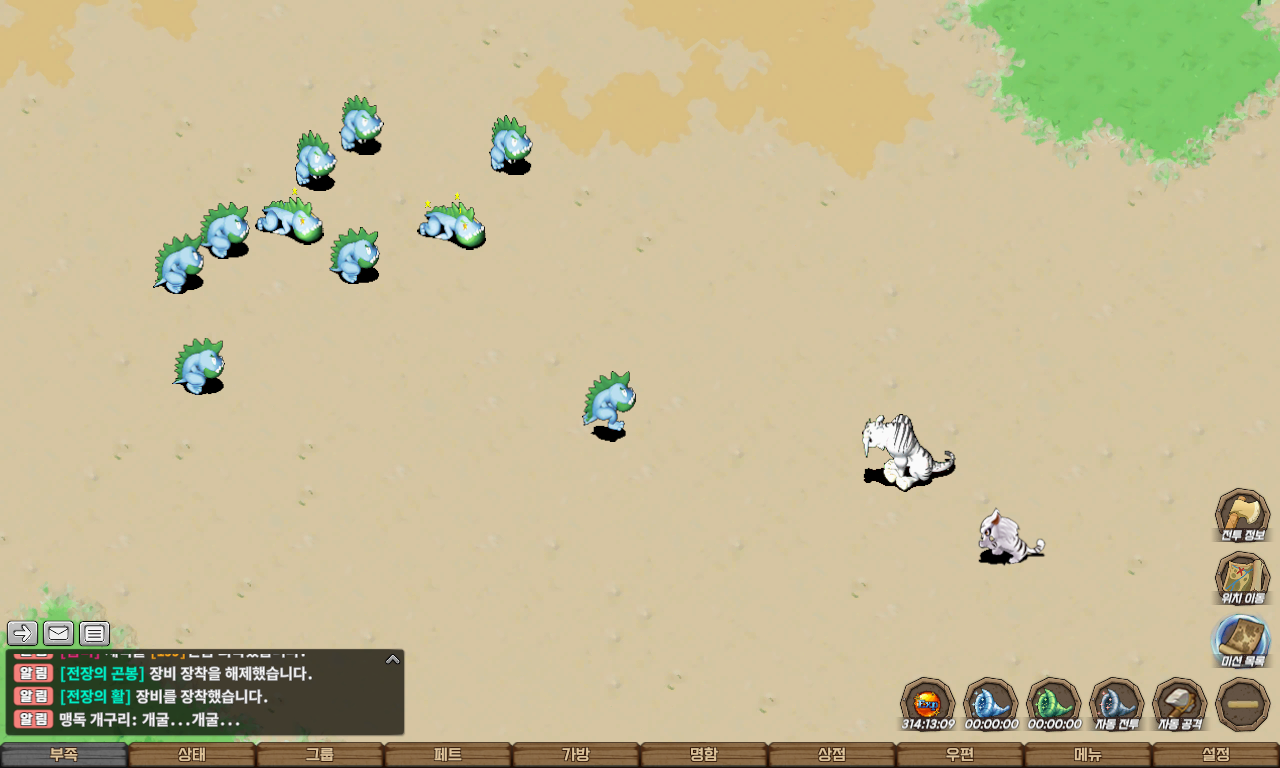Open the 부족 (Tribe) tab
The image size is (1280, 768).
coord(64,755)
